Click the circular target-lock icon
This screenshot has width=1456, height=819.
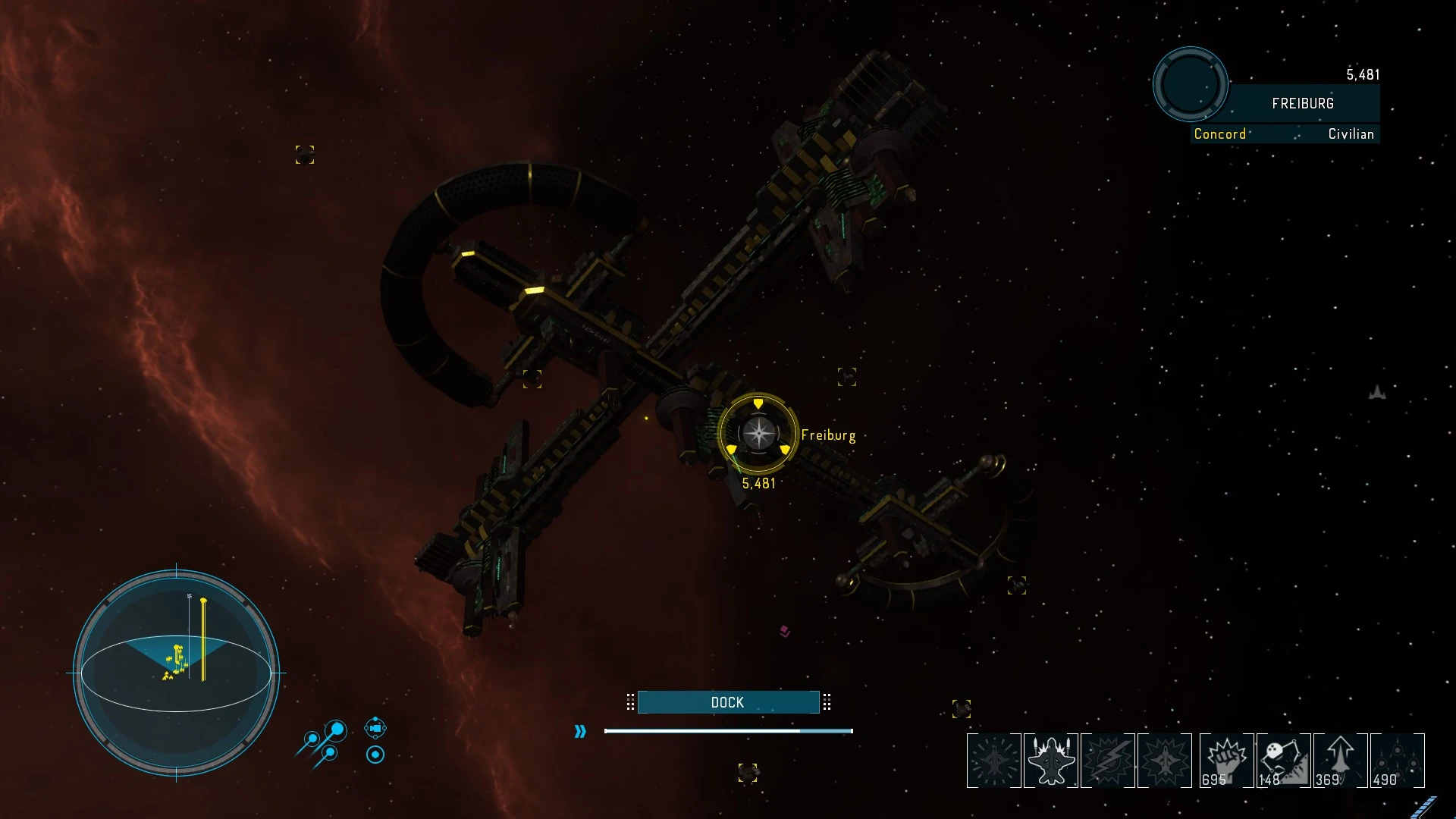pyautogui.click(x=375, y=755)
